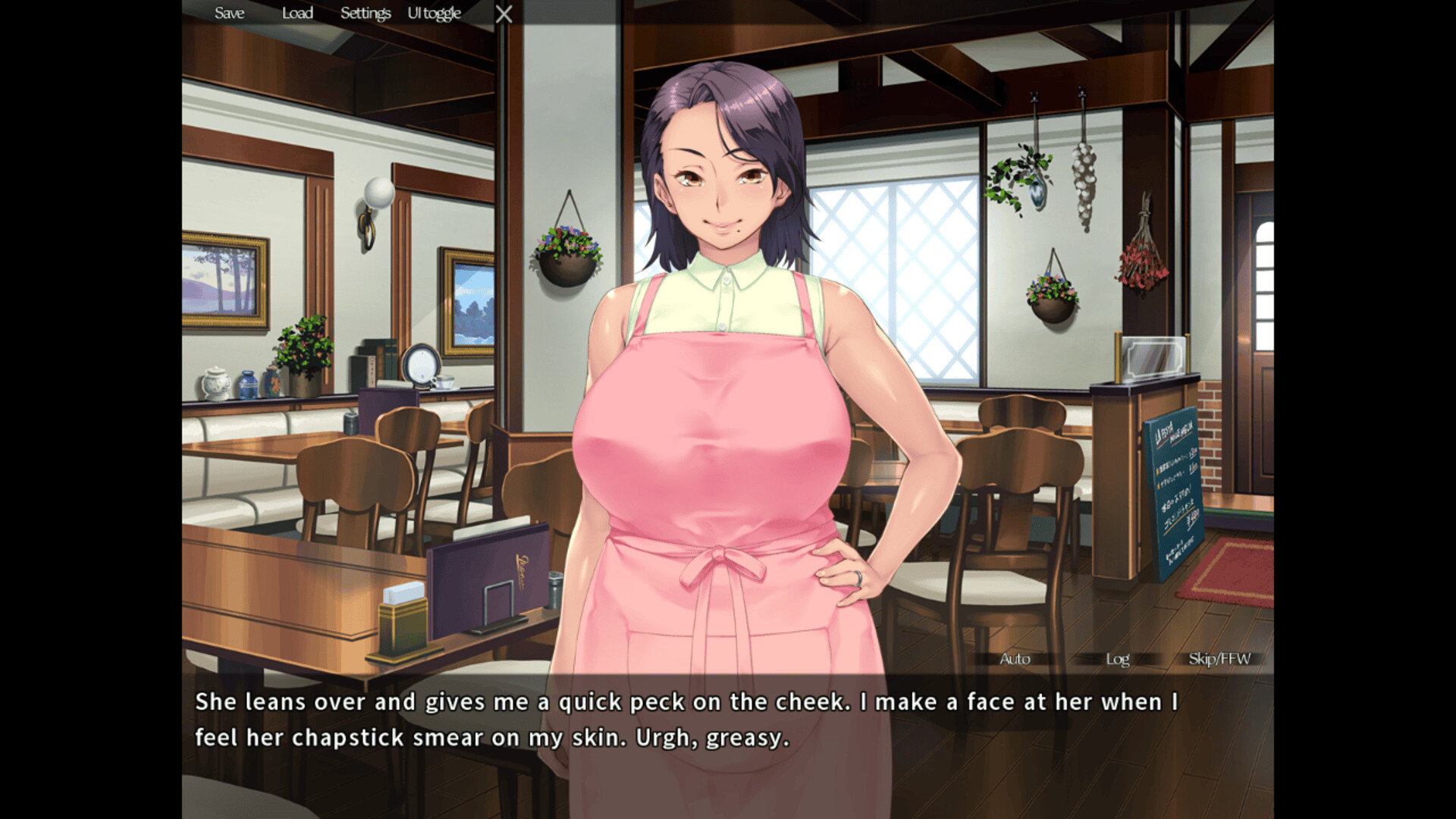Toggle the UI visibility
This screenshot has width=1456, height=819.
tap(434, 13)
